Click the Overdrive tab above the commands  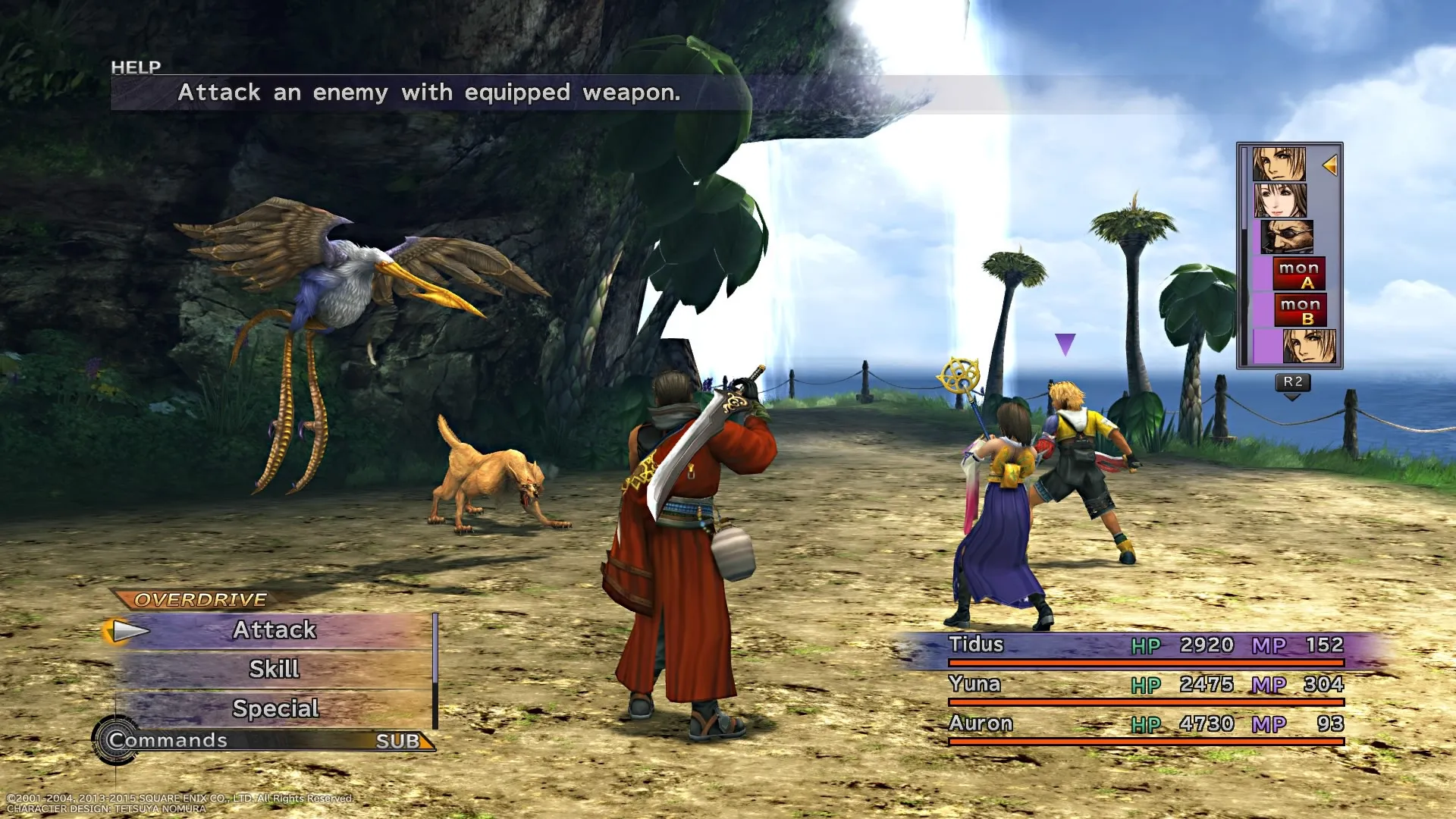(200, 600)
